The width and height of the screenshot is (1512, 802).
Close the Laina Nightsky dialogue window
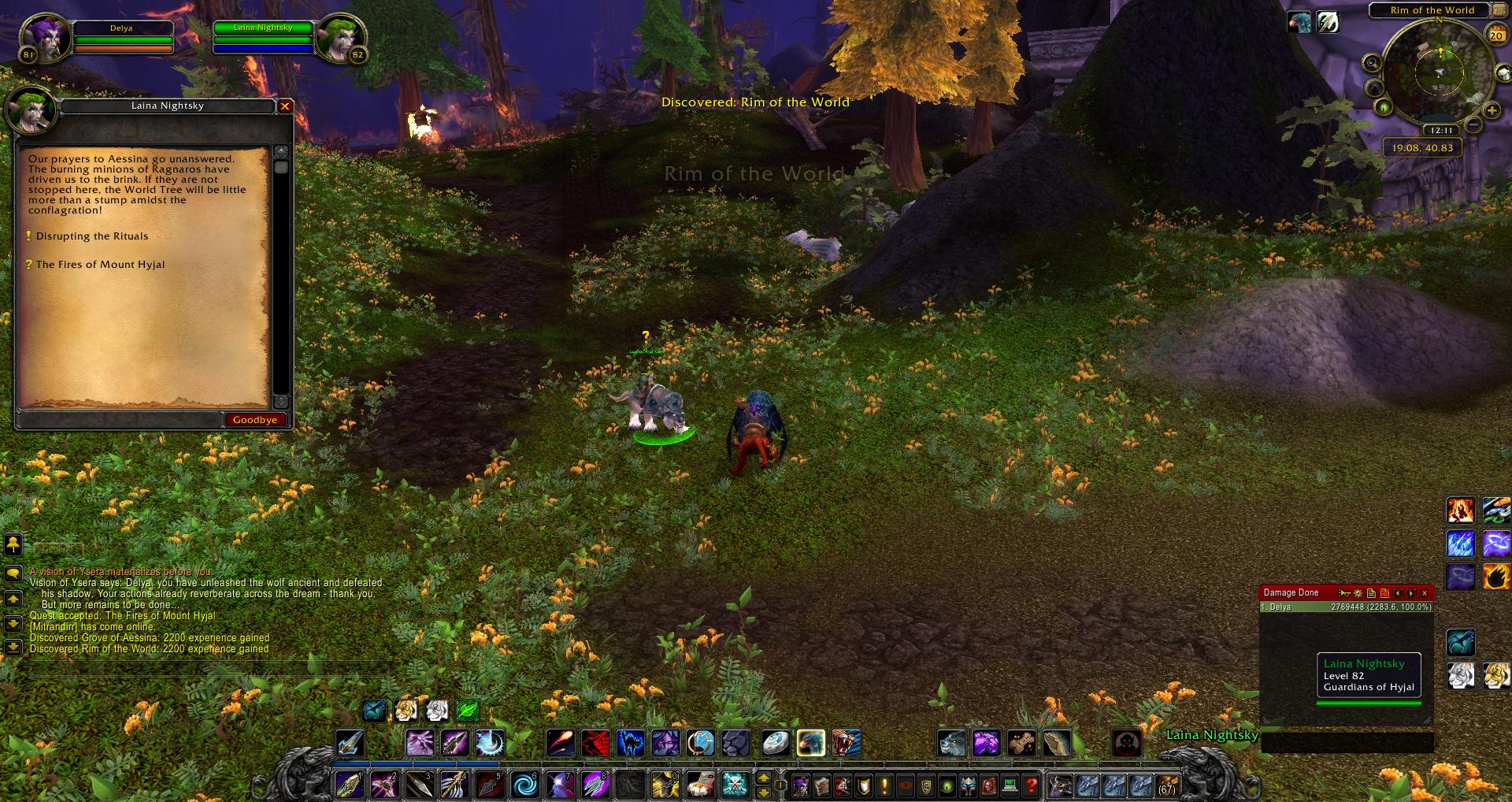click(x=285, y=106)
